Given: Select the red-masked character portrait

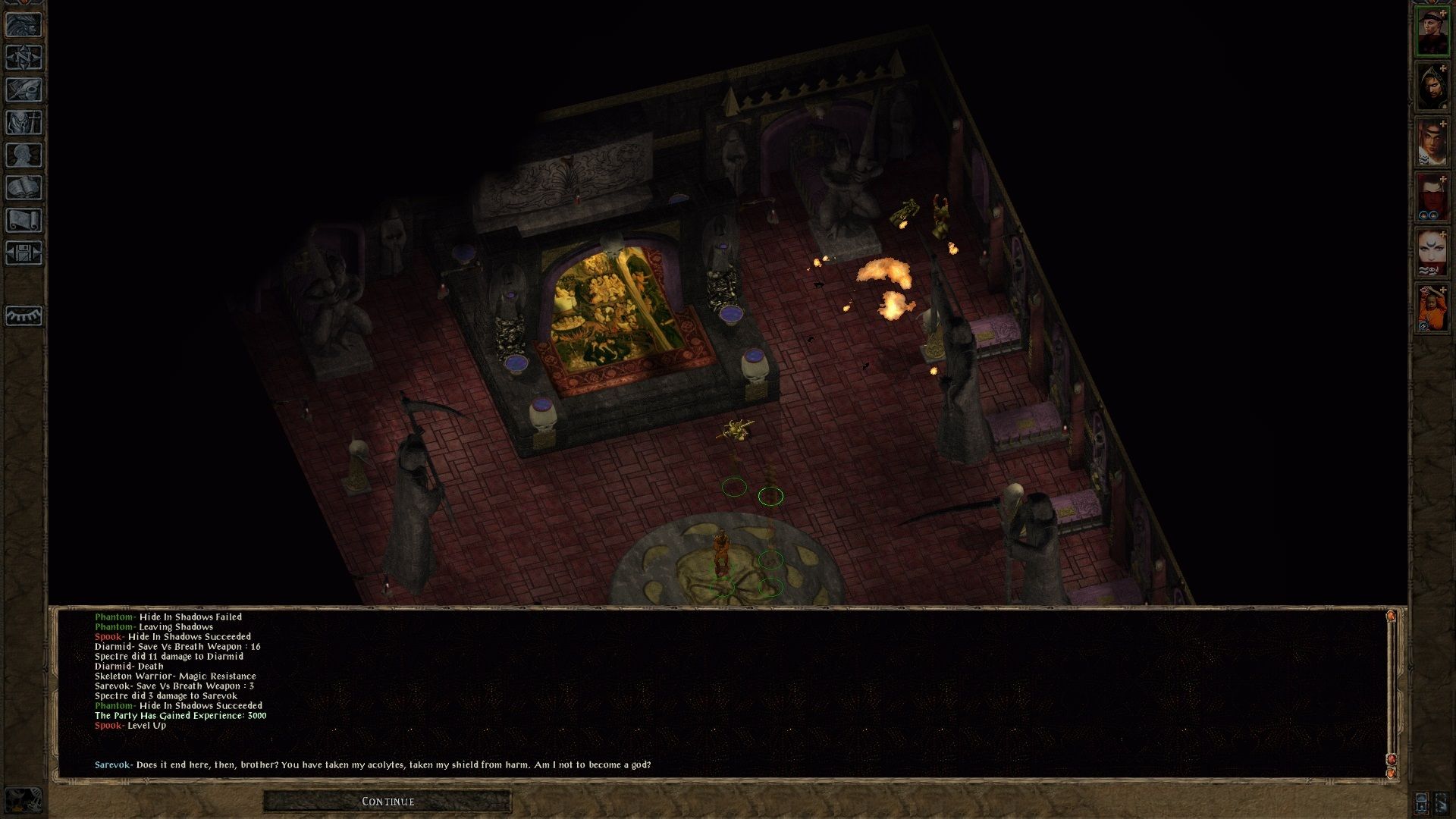Looking at the screenshot, I should click(x=1432, y=198).
